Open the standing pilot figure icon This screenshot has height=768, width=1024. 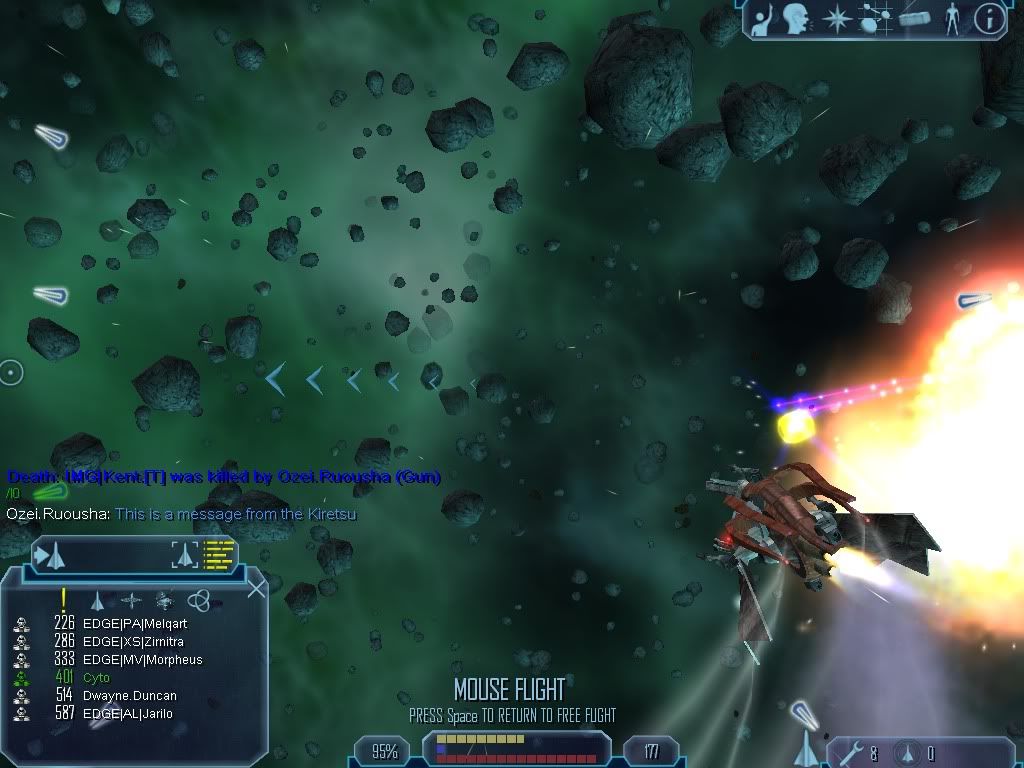[952, 19]
